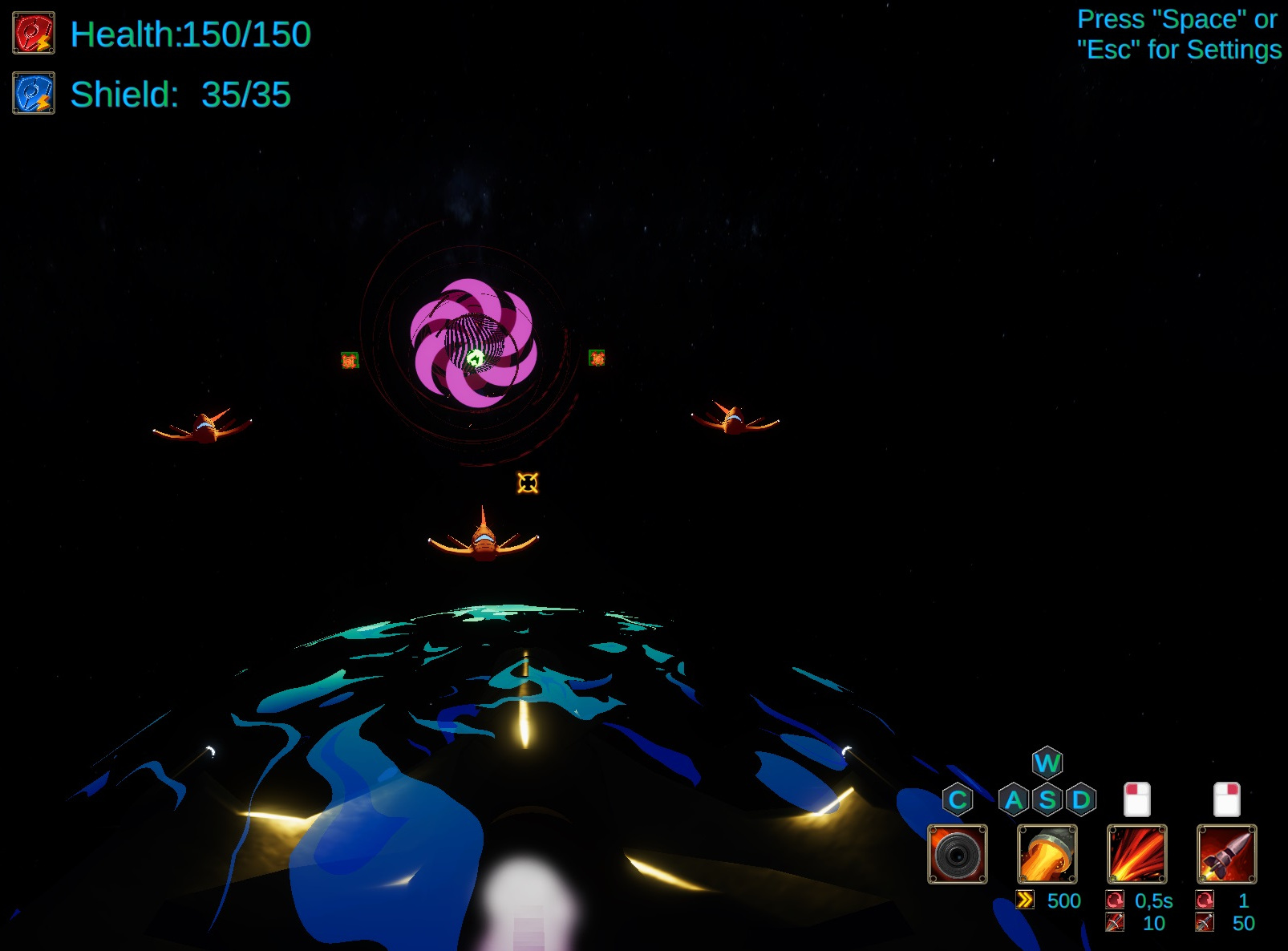The image size is (1288, 951).
Task: Click the W keybind hexagon
Action: tap(1047, 763)
